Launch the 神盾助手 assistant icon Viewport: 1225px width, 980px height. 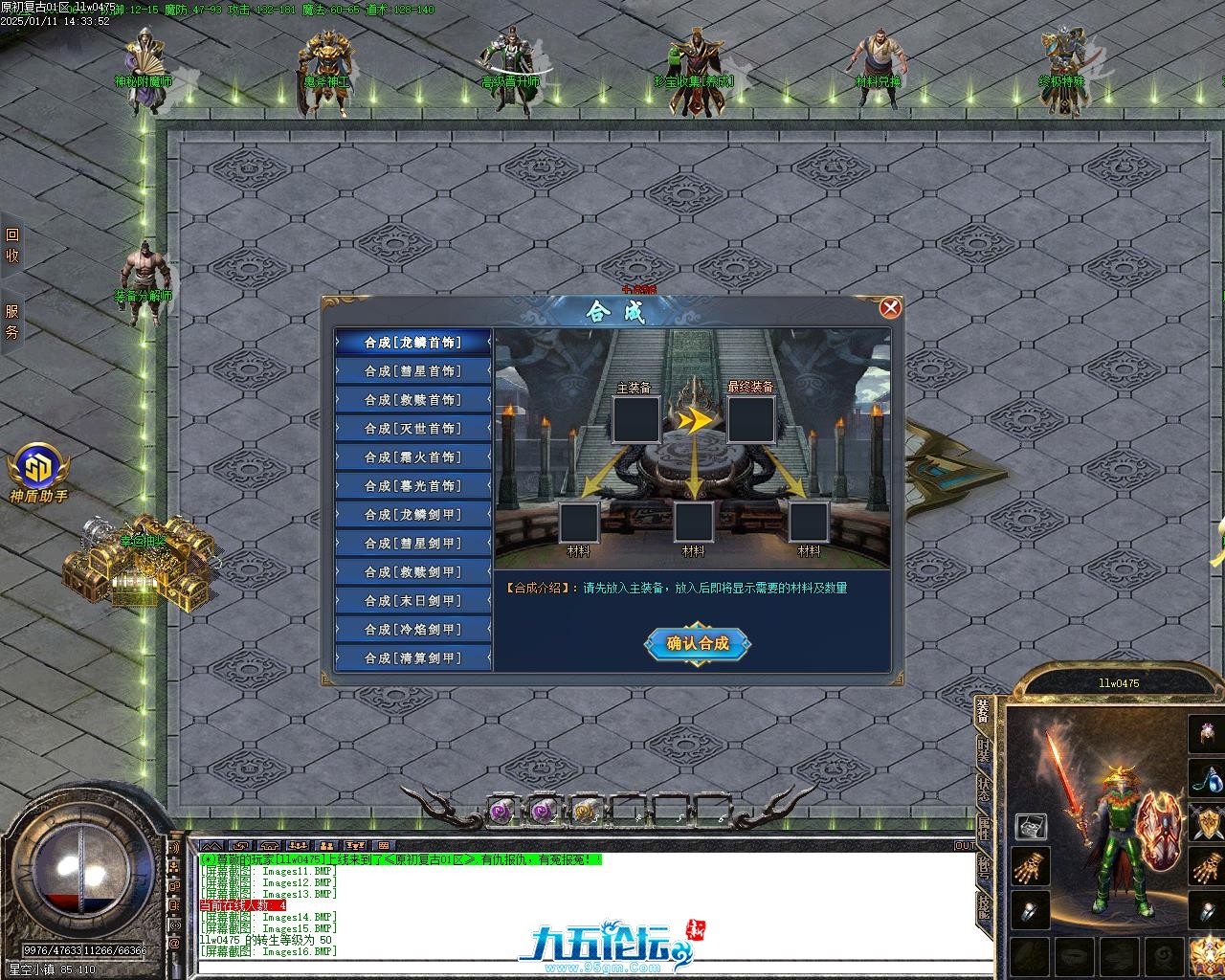(x=38, y=469)
